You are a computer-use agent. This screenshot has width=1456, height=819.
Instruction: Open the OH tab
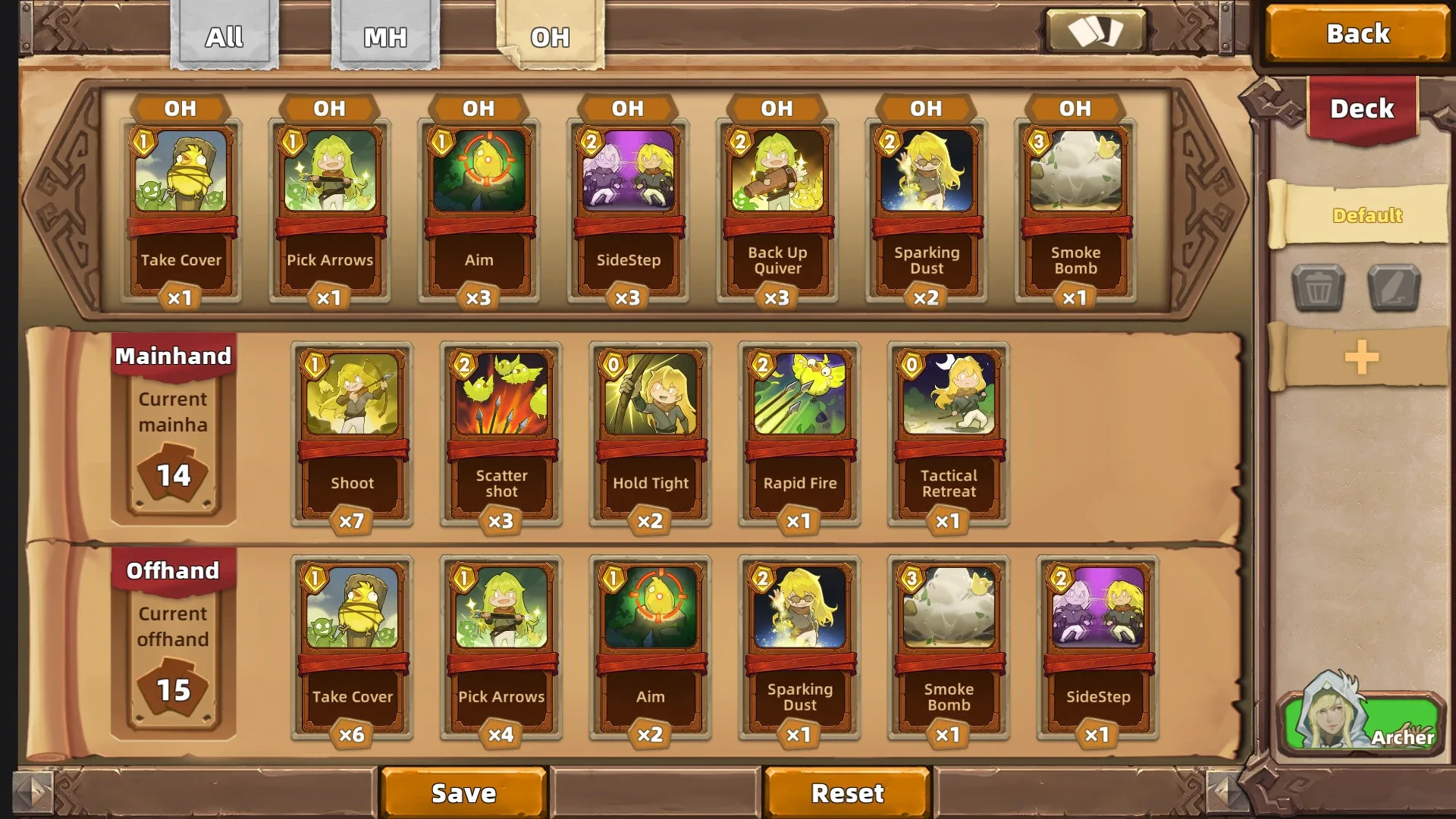pos(551,35)
